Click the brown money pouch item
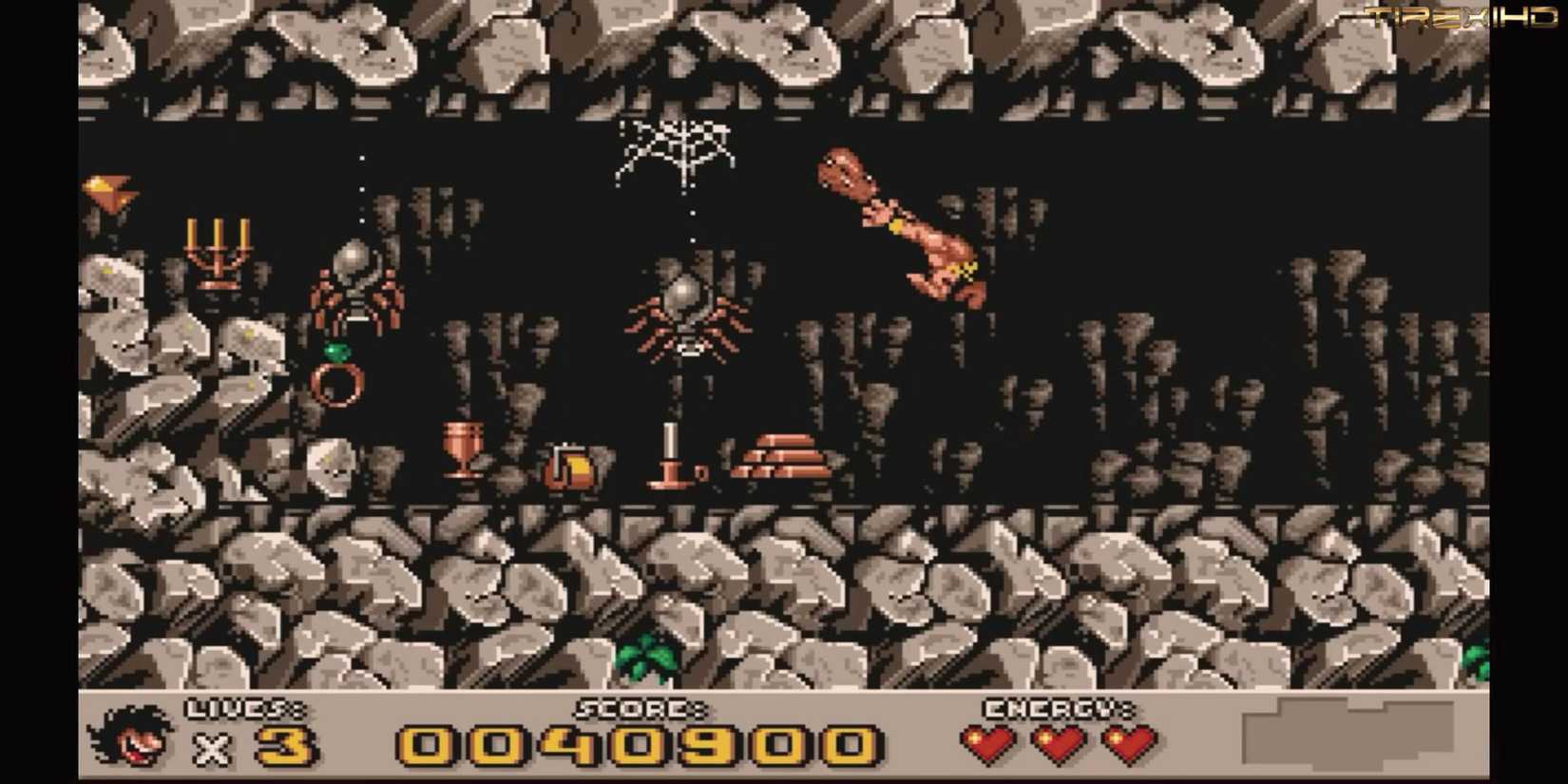Image resolution: width=1568 pixels, height=784 pixels. click(x=570, y=466)
